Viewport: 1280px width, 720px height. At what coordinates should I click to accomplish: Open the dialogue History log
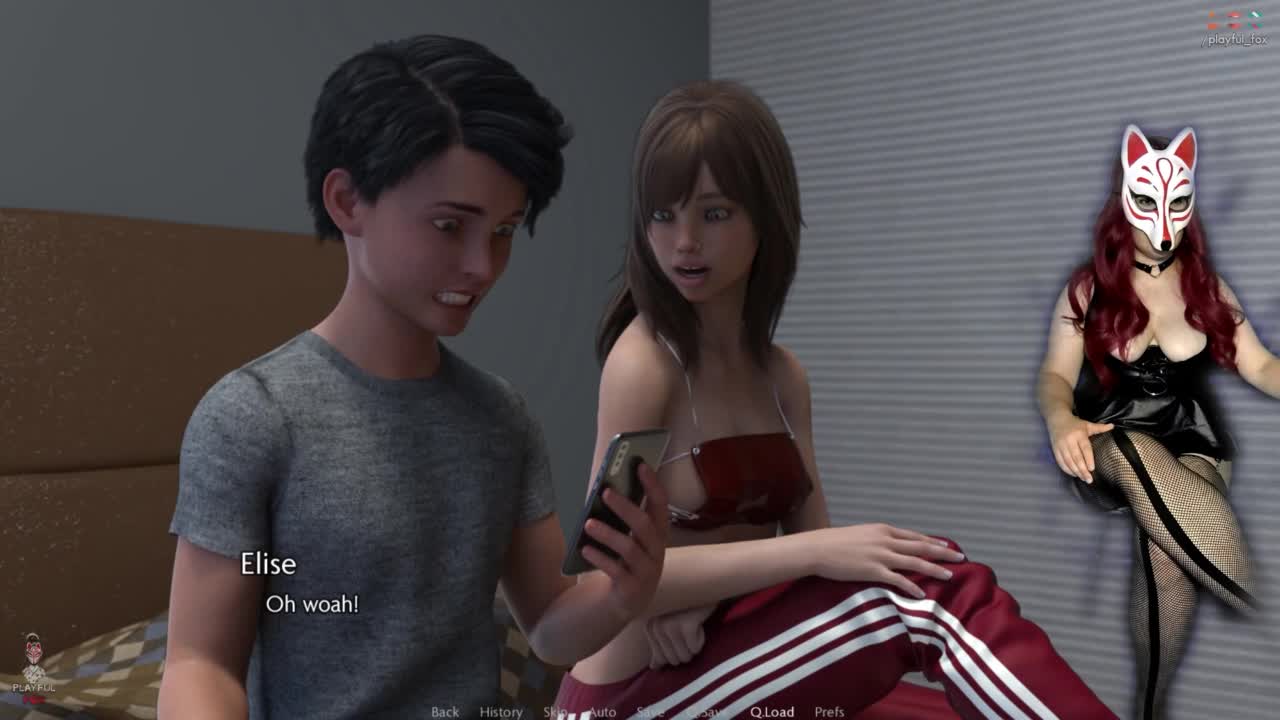(x=501, y=712)
